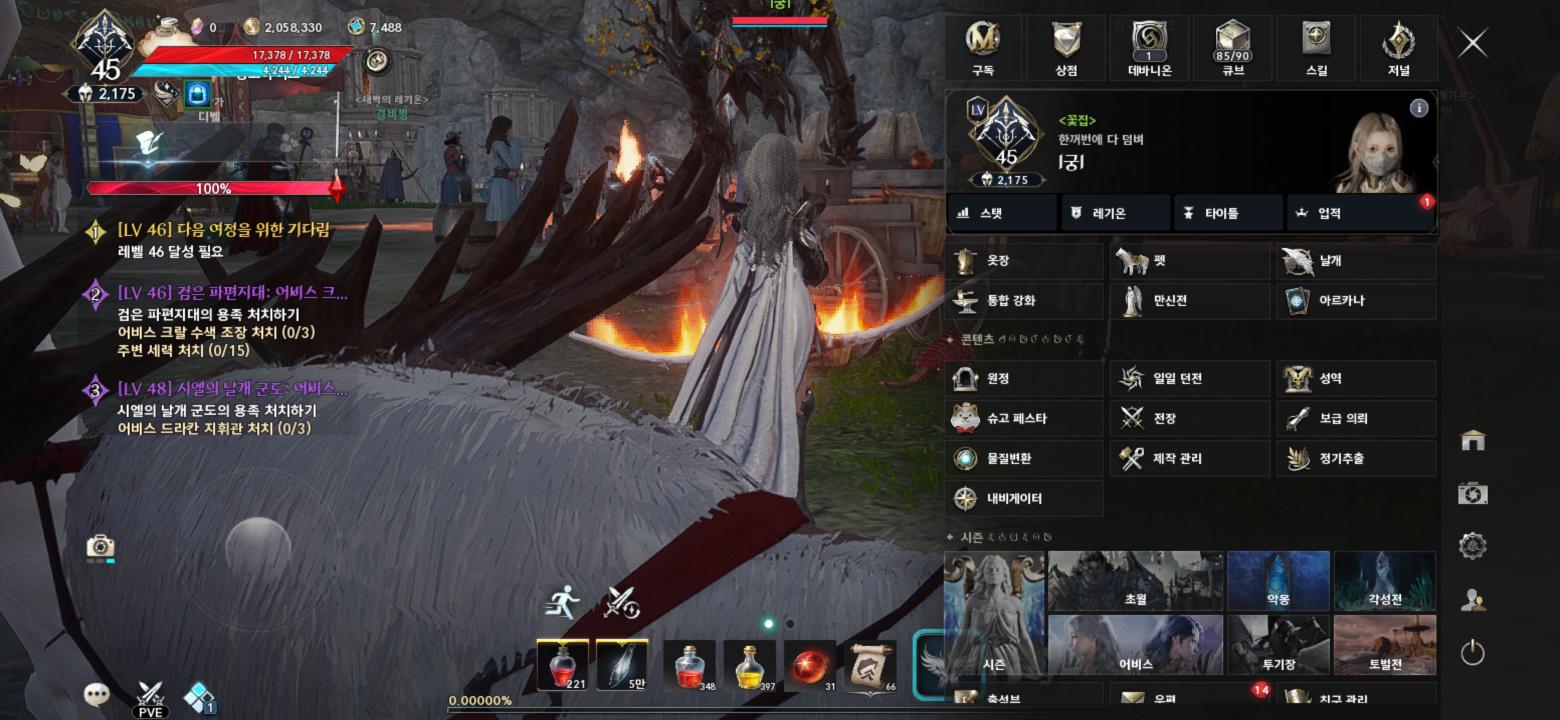Open the 전장 battlefield menu
Screen dimensions: 1560x720
click(1190, 418)
